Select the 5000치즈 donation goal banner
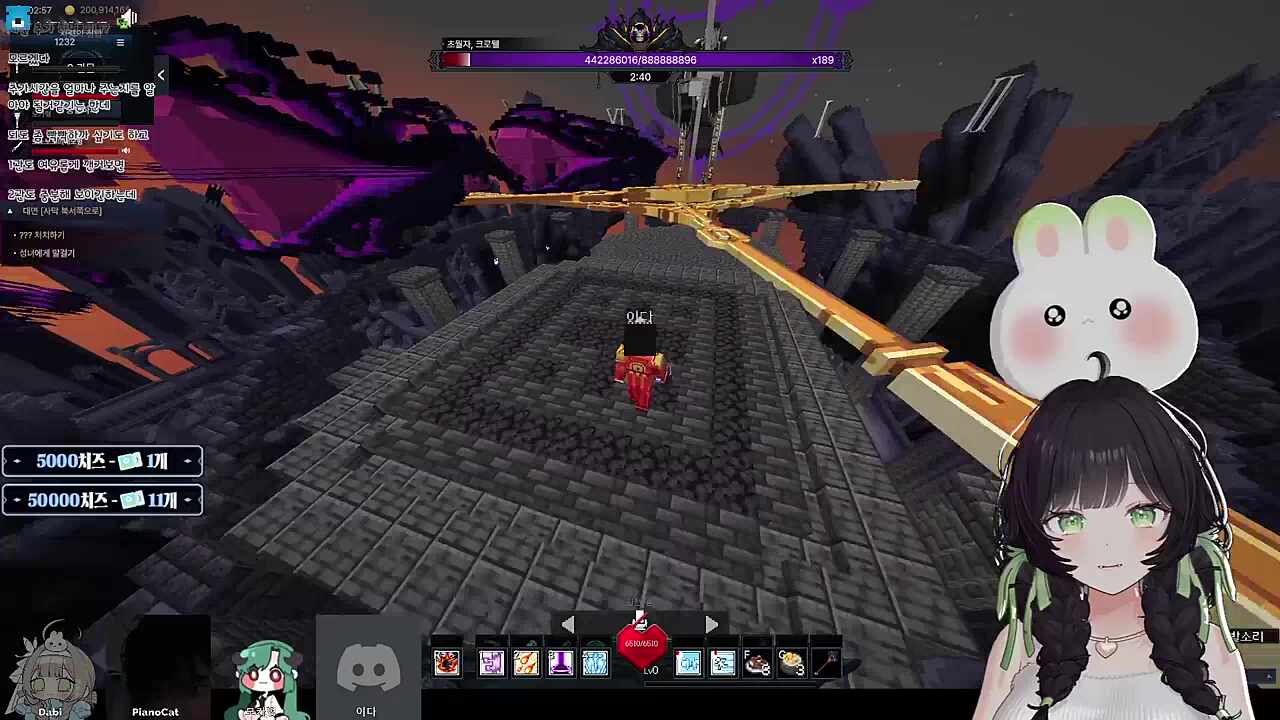The width and height of the screenshot is (1280, 720). click(x=102, y=461)
